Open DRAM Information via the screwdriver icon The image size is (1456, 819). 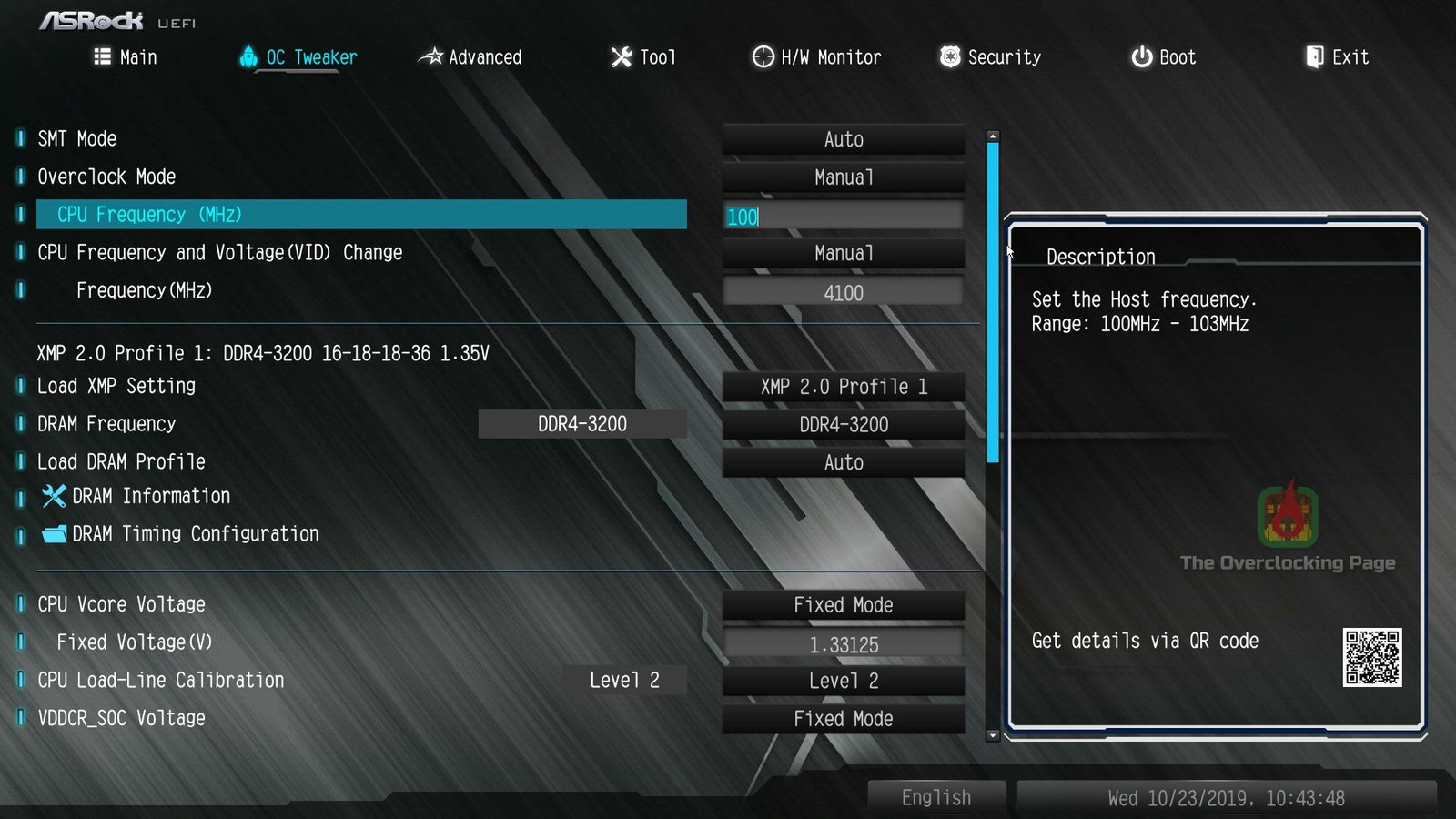(54, 496)
